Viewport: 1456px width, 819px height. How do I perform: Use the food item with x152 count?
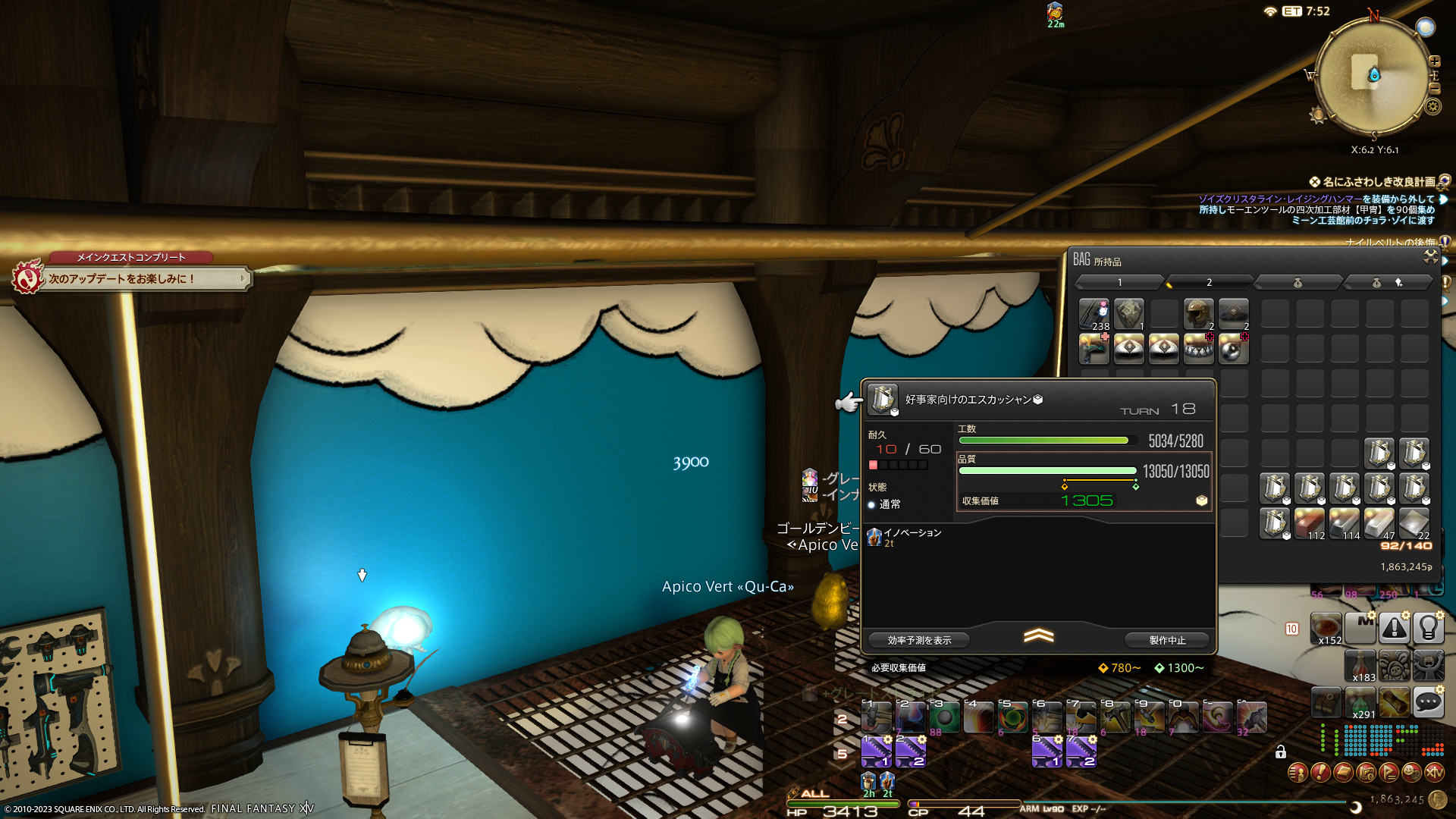1326,629
